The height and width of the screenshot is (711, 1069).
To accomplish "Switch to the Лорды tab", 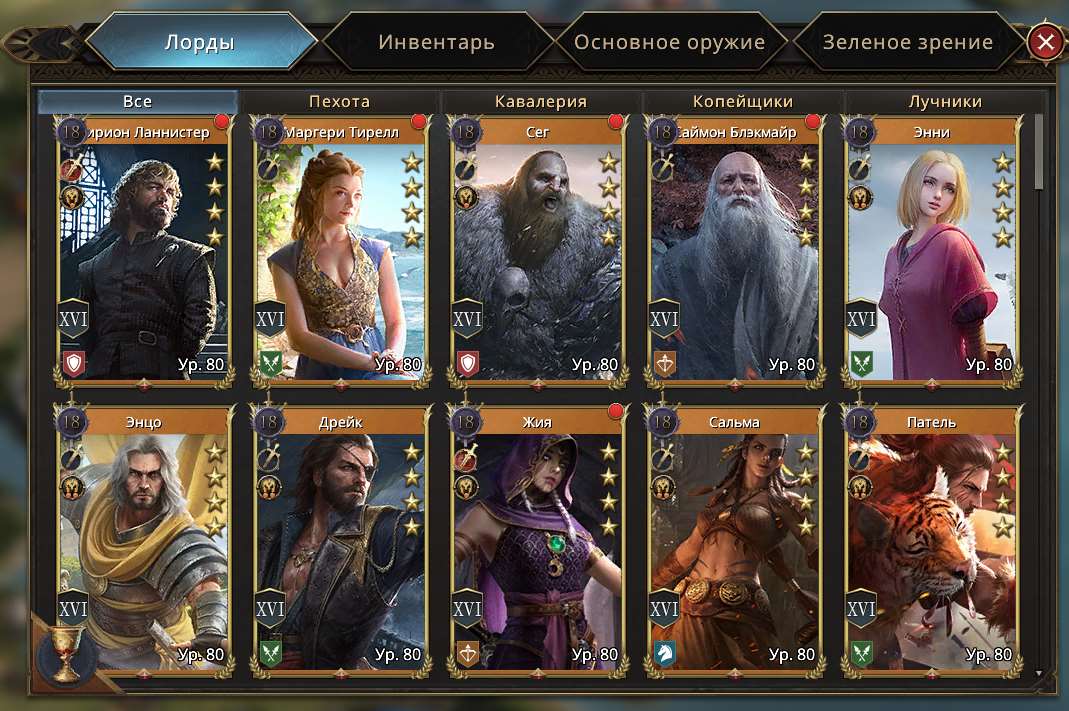I will pos(200,42).
